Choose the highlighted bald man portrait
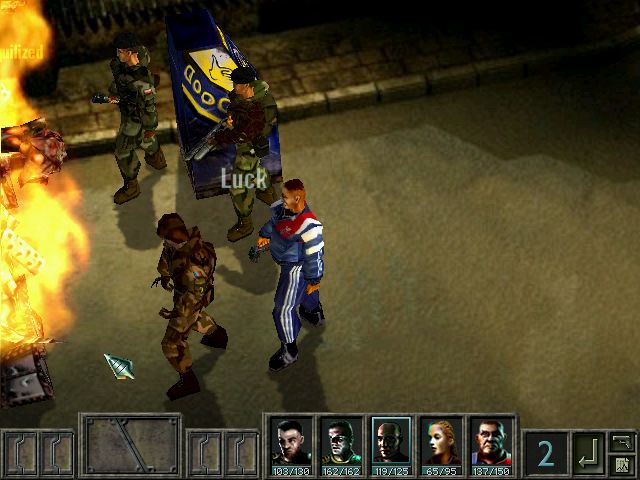 [x=391, y=443]
